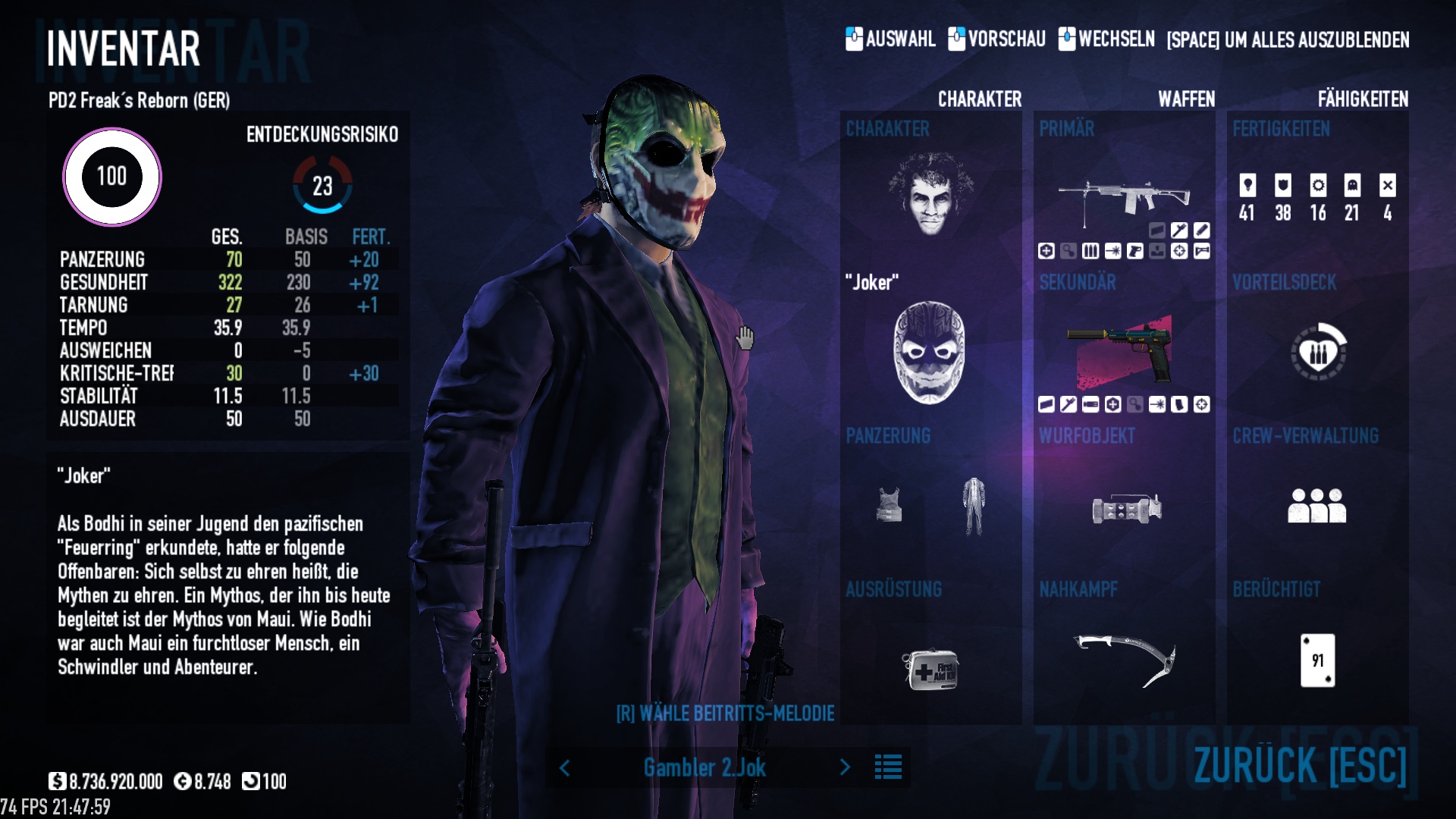Open the perk deck slot
This screenshot has width=1456, height=819.
click(x=1318, y=352)
